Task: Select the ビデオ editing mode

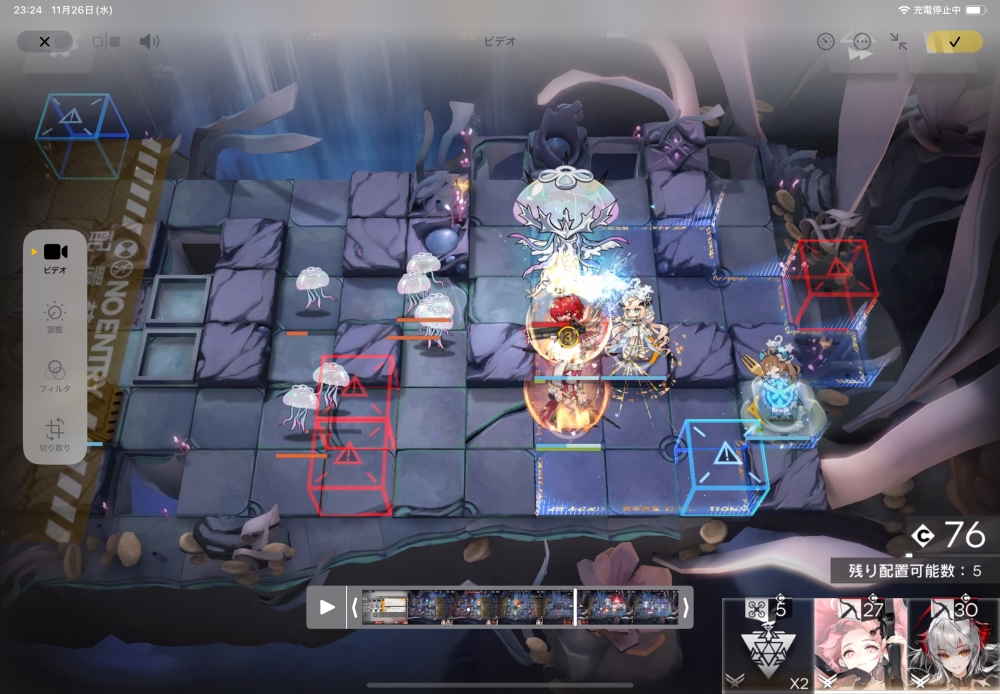Action: tap(55, 257)
